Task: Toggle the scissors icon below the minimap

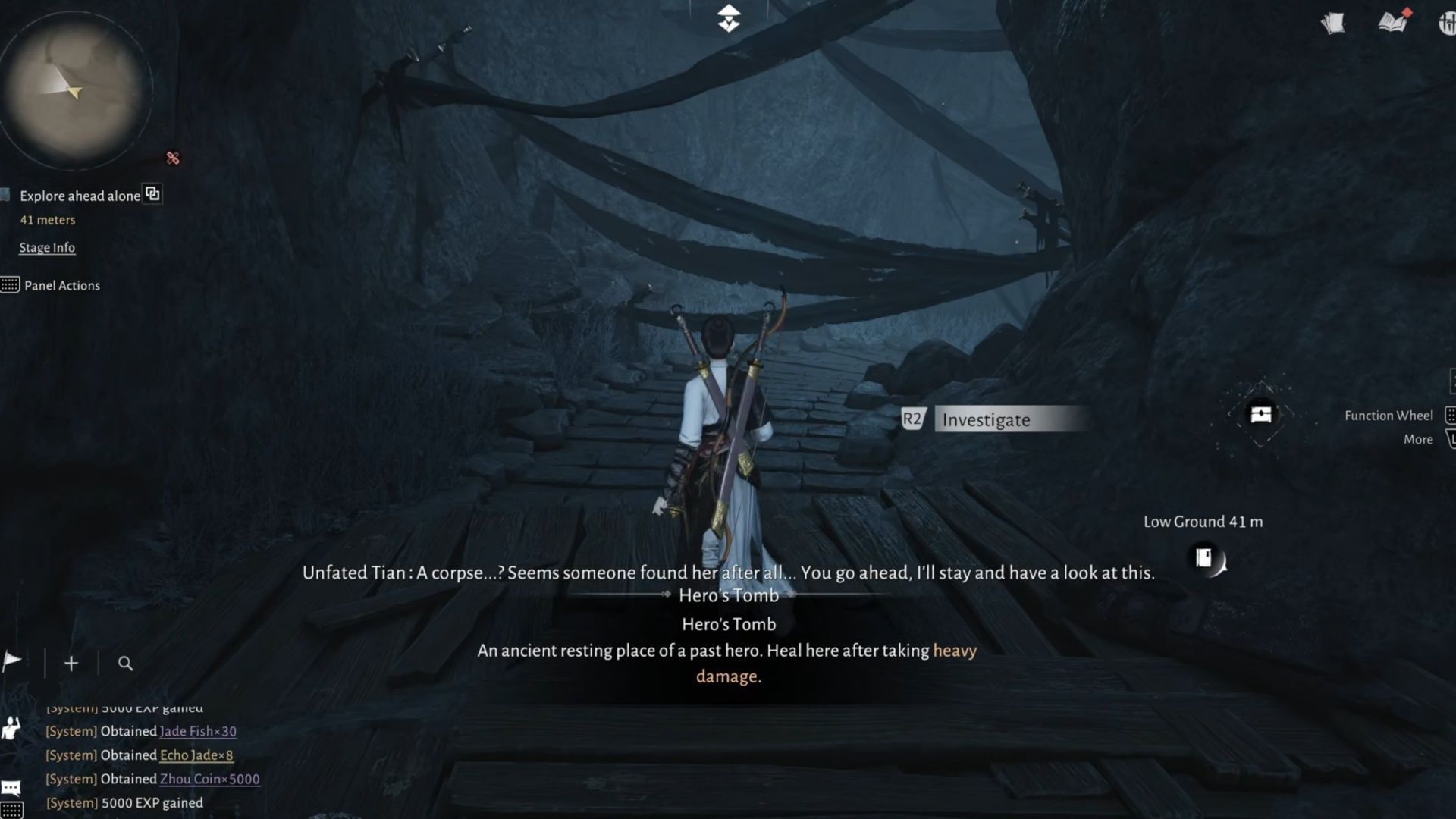Action: (173, 158)
